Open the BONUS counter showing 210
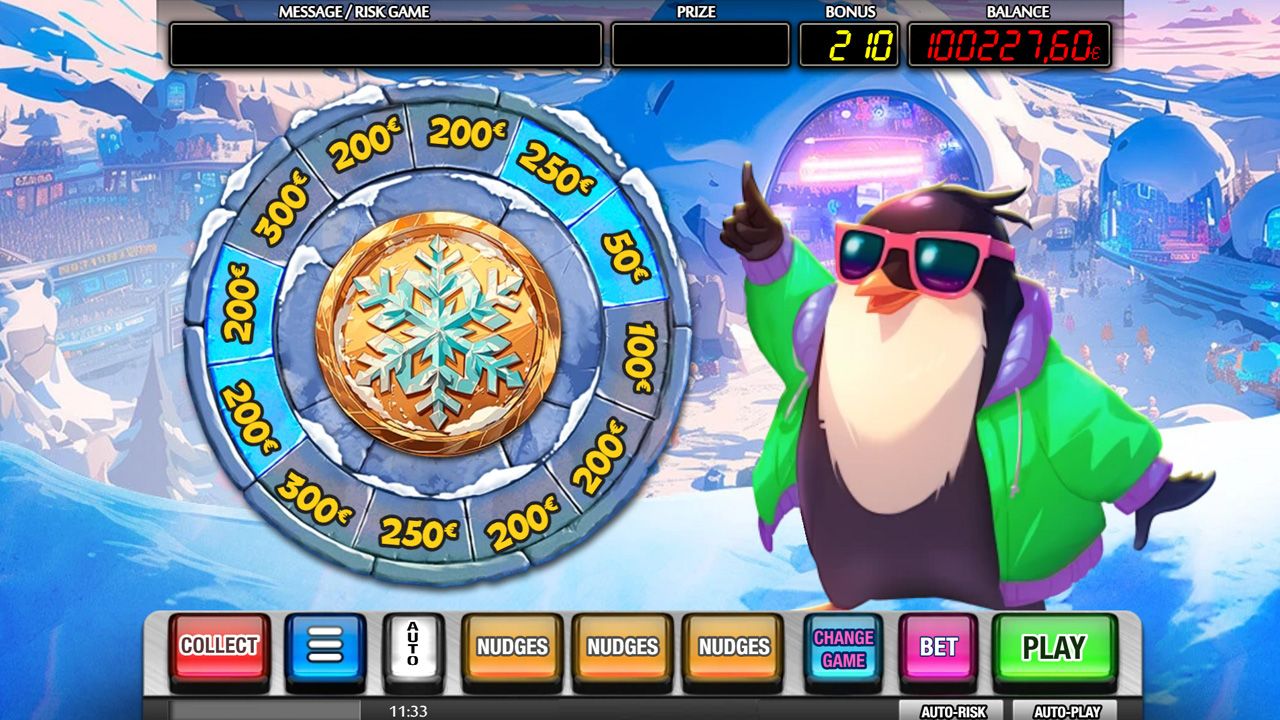 pos(848,44)
